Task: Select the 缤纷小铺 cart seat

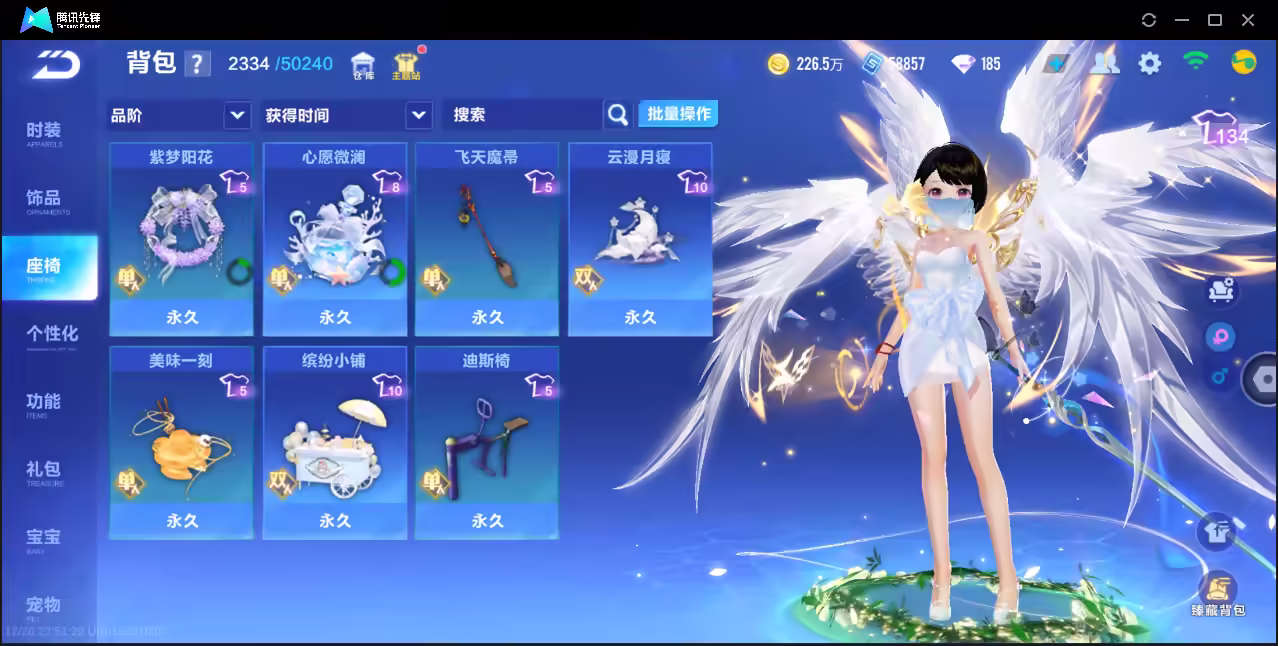Action: 334,443
